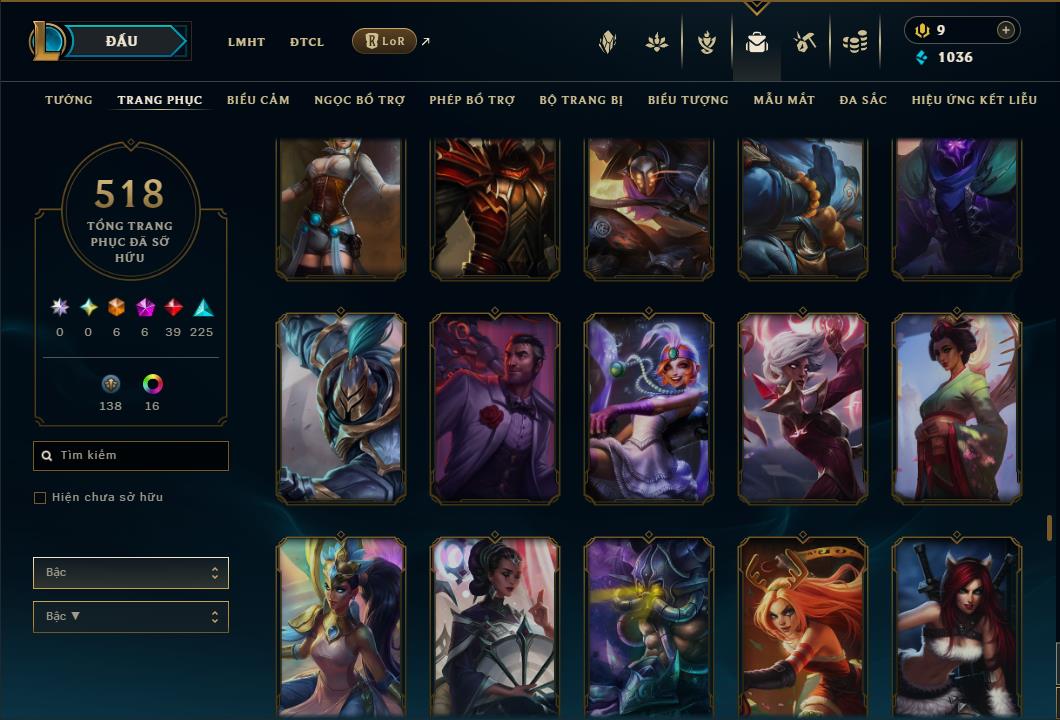The width and height of the screenshot is (1060, 720).
Task: Switch to the BIỂU TƯỢNG tab
Action: pyautogui.click(x=688, y=100)
